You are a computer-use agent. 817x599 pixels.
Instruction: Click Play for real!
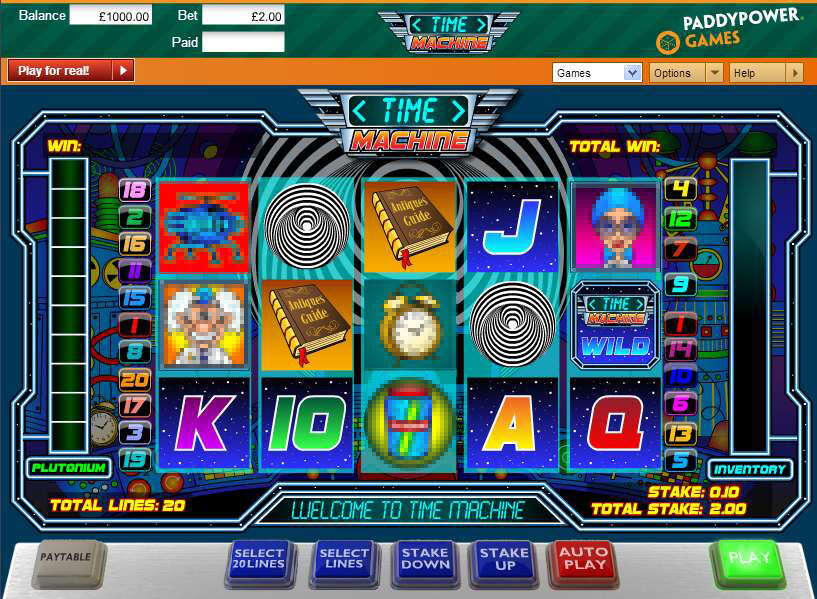70,71
